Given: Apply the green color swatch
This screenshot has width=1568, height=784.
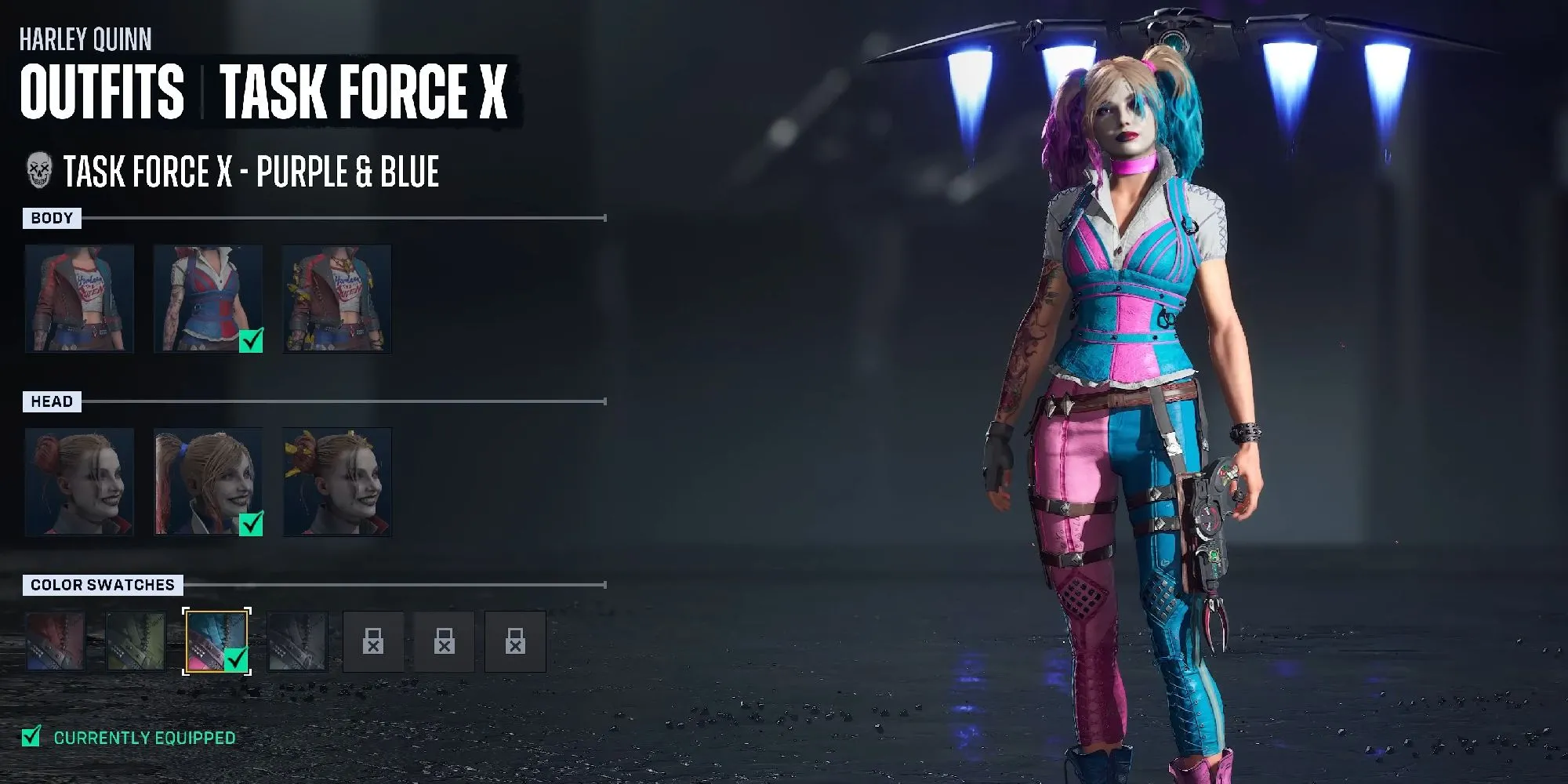Looking at the screenshot, I should tap(136, 642).
